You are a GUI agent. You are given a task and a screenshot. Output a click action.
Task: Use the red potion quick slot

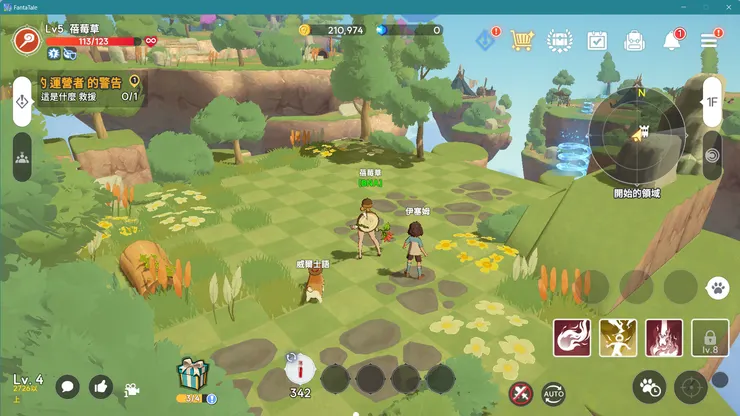pos(300,370)
